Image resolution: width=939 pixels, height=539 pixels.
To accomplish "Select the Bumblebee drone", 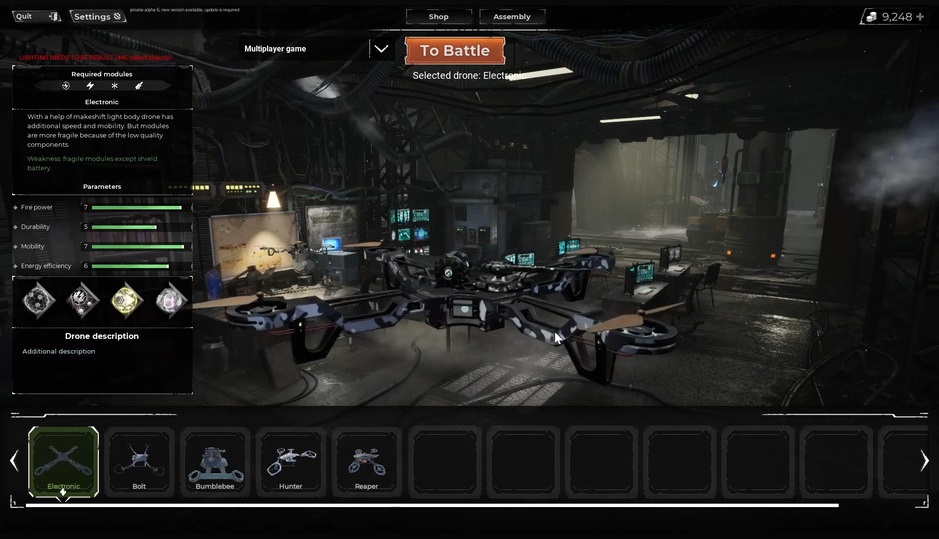I will [215, 461].
